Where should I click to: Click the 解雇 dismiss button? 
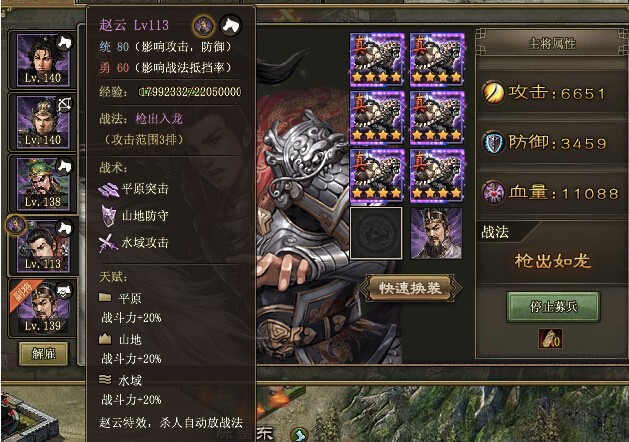40,353
